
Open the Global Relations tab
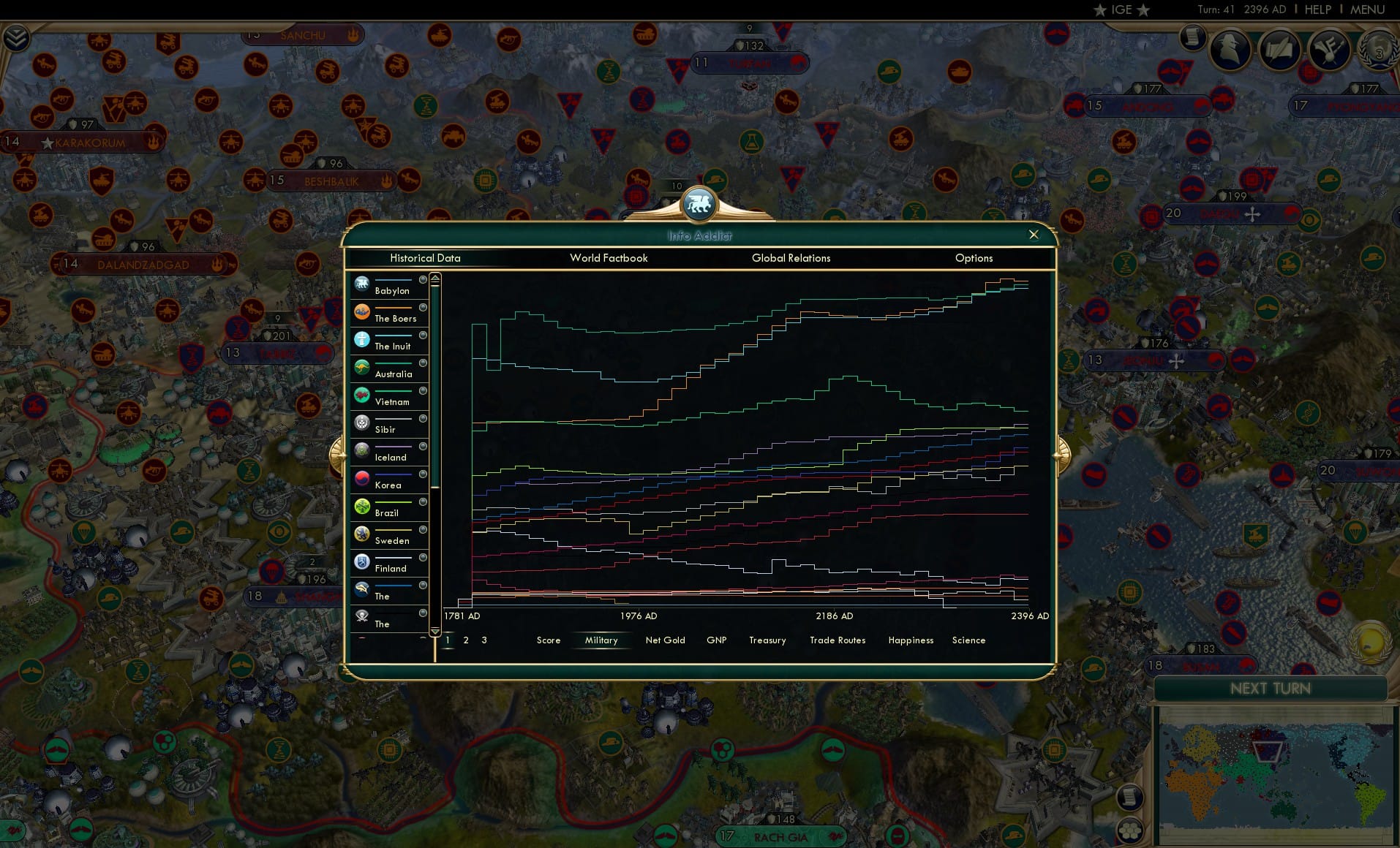point(791,258)
